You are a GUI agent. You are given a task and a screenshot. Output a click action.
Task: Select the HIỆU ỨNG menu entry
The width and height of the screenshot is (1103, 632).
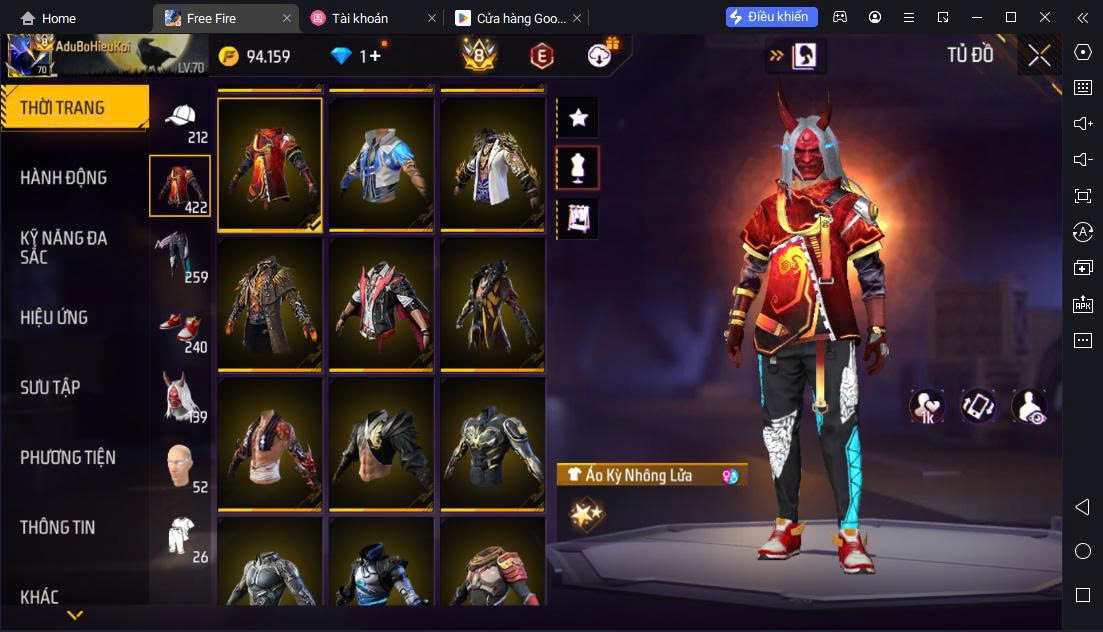click(55, 318)
